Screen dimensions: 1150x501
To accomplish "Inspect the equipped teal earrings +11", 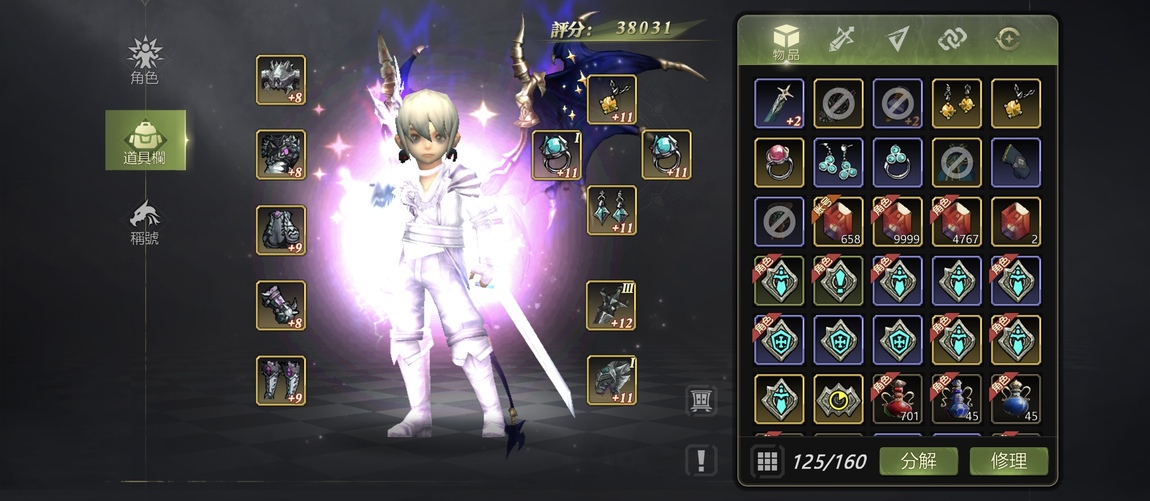I will (611, 210).
